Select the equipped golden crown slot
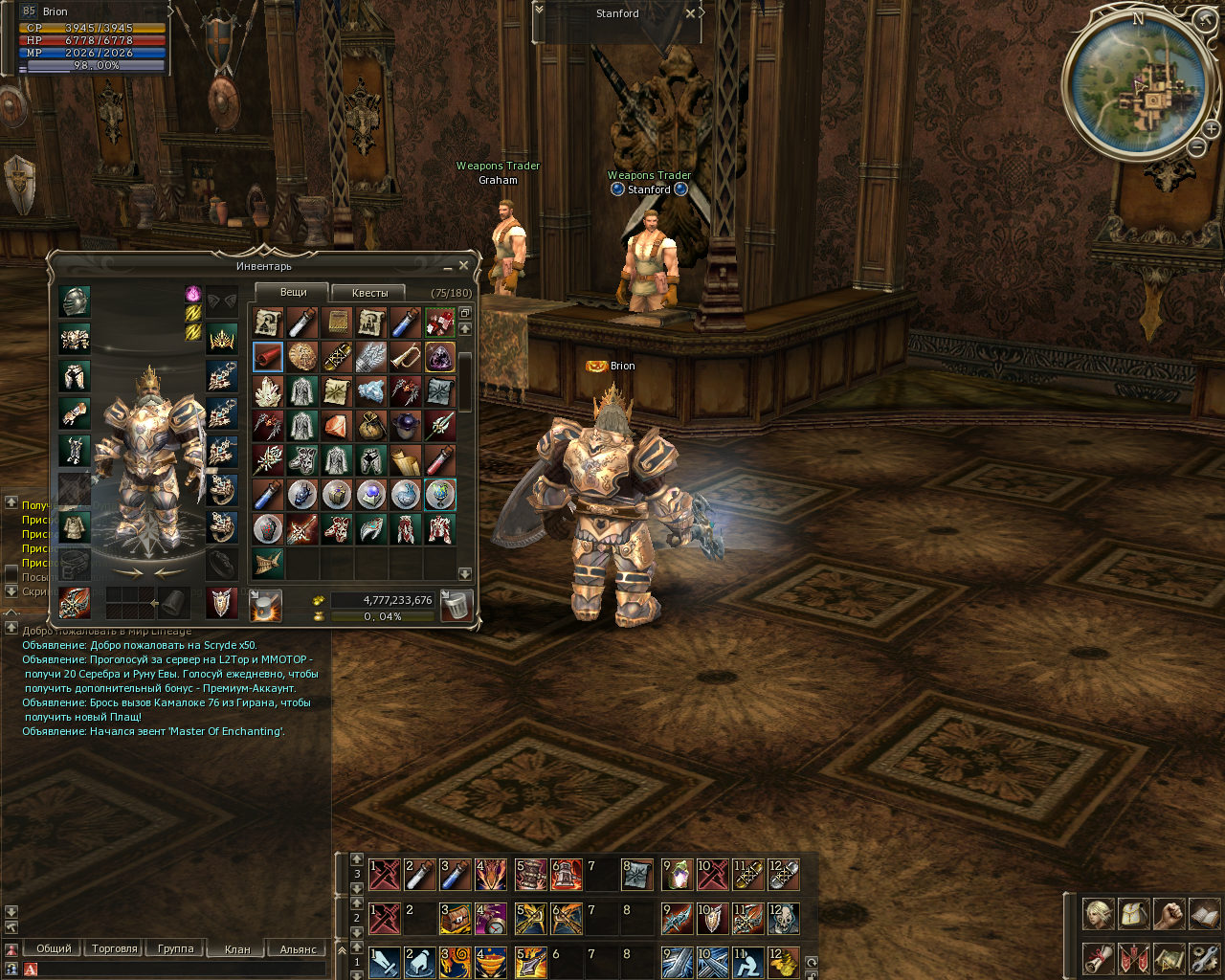 (x=222, y=339)
